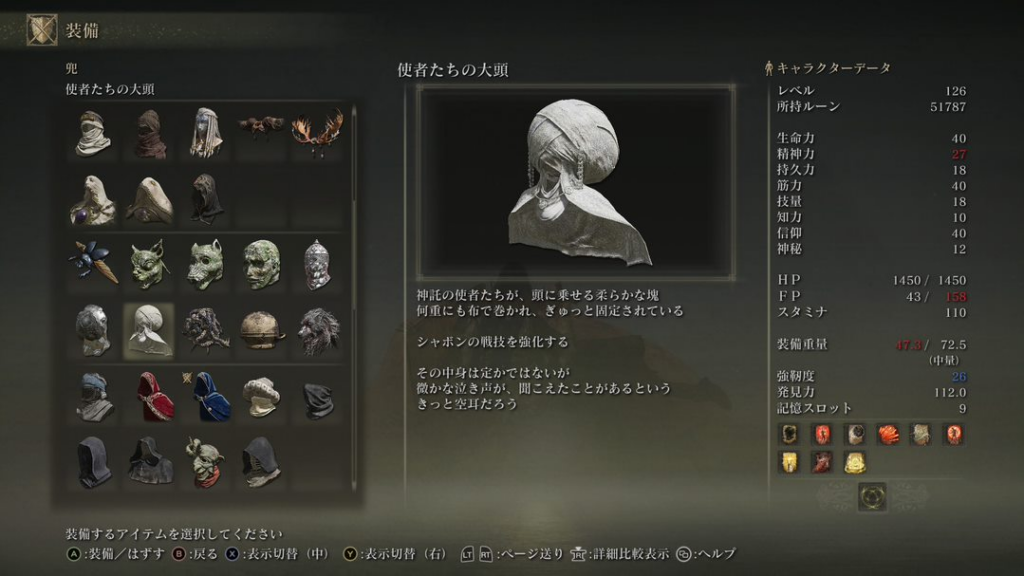Select the tangled root-covered head
Screen dimensions: 1024x576
click(x=205, y=331)
